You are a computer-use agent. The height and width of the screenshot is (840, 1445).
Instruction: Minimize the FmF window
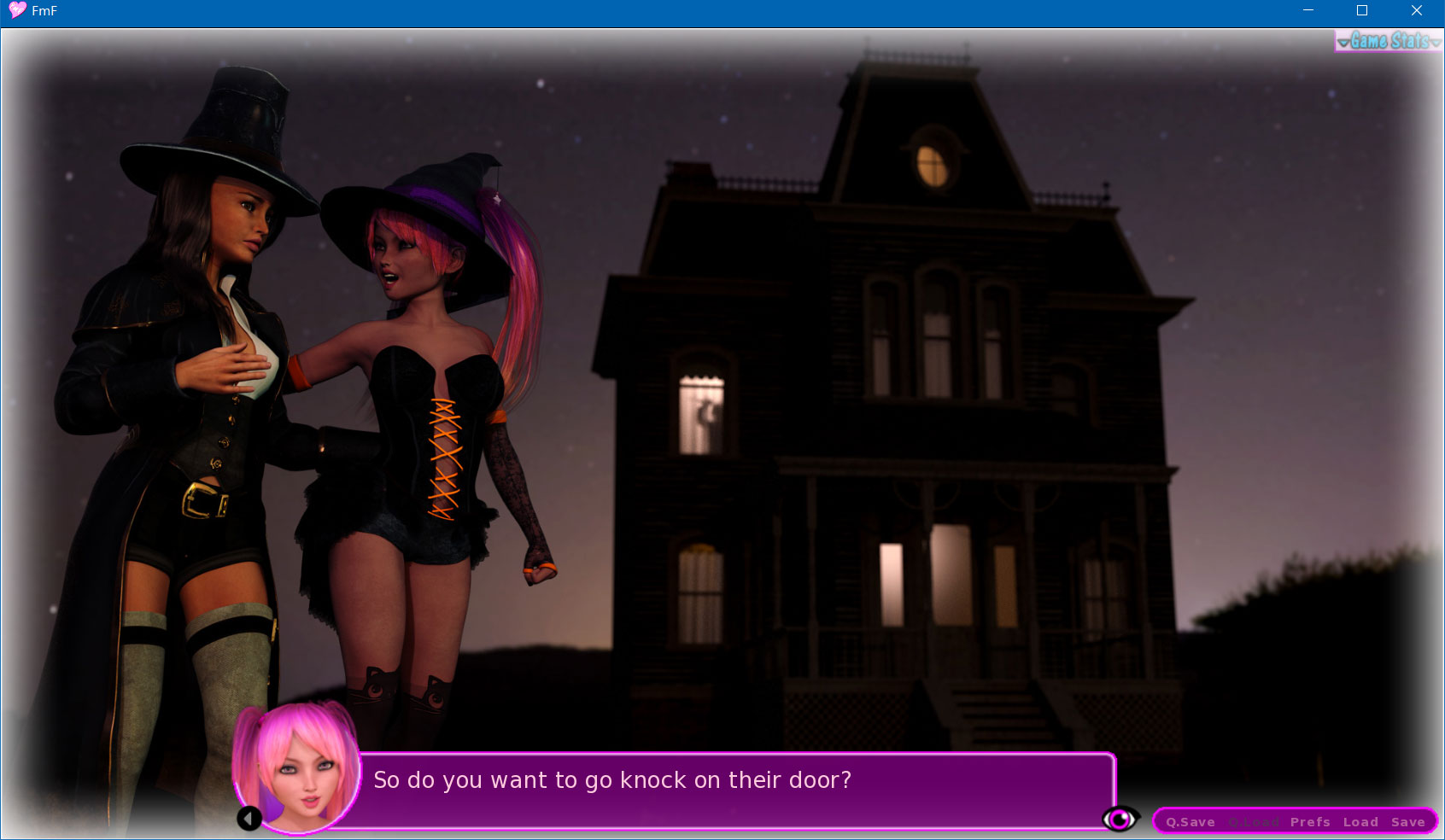point(1308,11)
